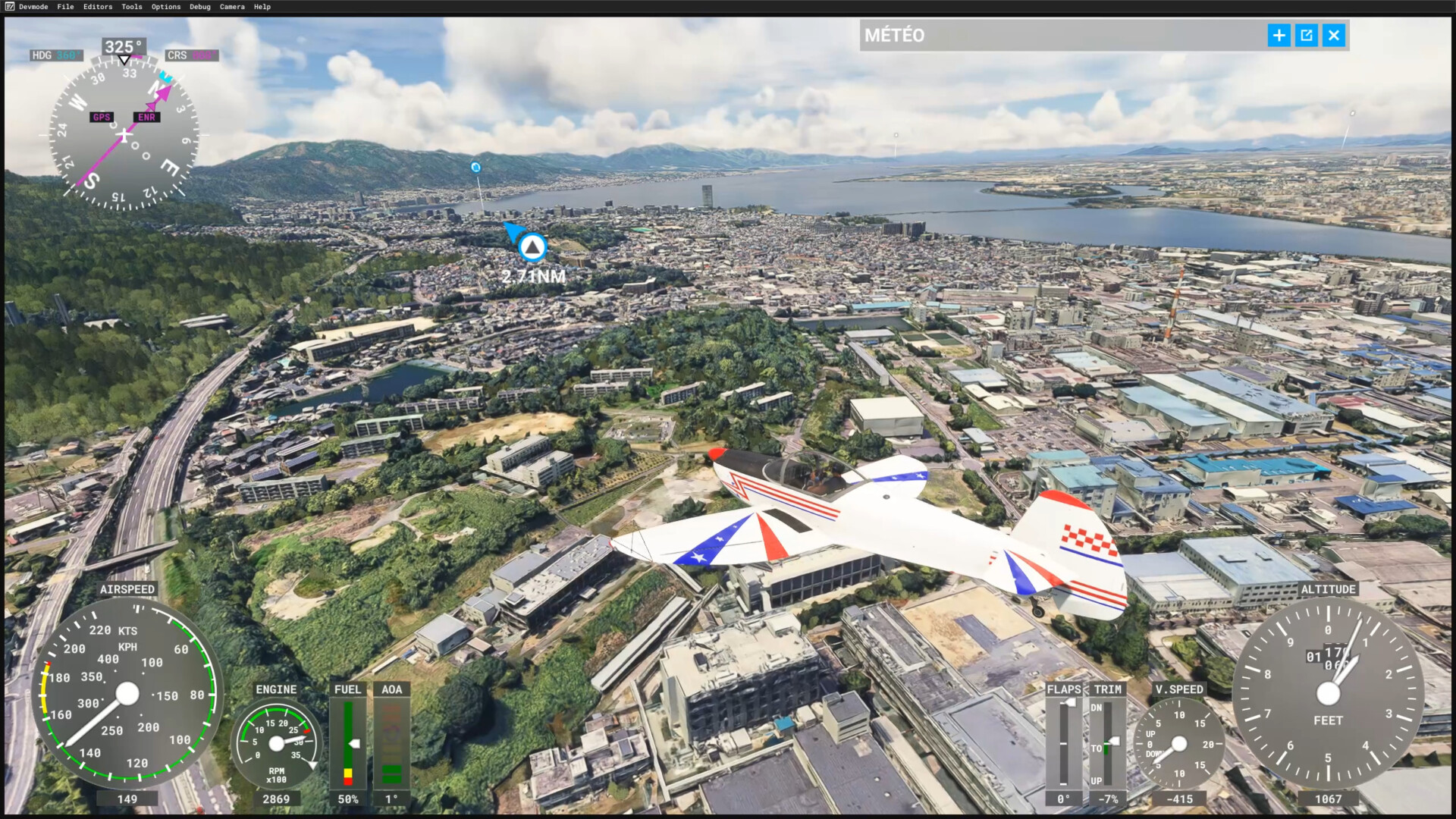Image resolution: width=1456 pixels, height=819 pixels.
Task: Open the Editors menu
Action: (x=98, y=7)
